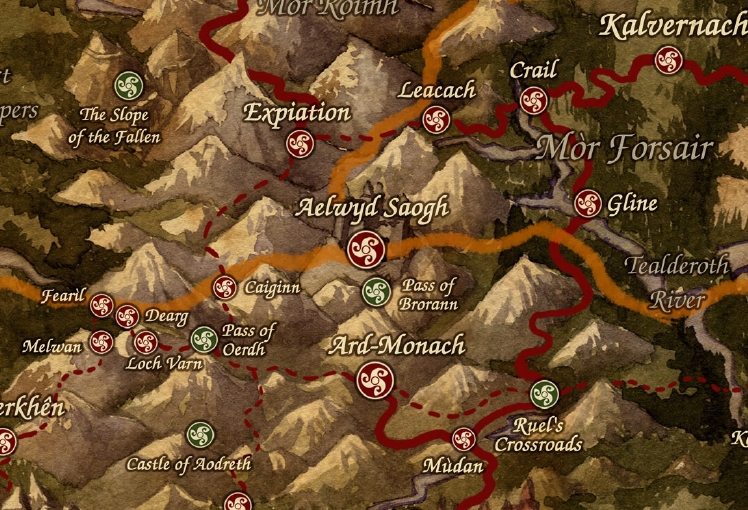The image size is (748, 510).
Task: Choose the Gline location marker
Action: coord(588,203)
